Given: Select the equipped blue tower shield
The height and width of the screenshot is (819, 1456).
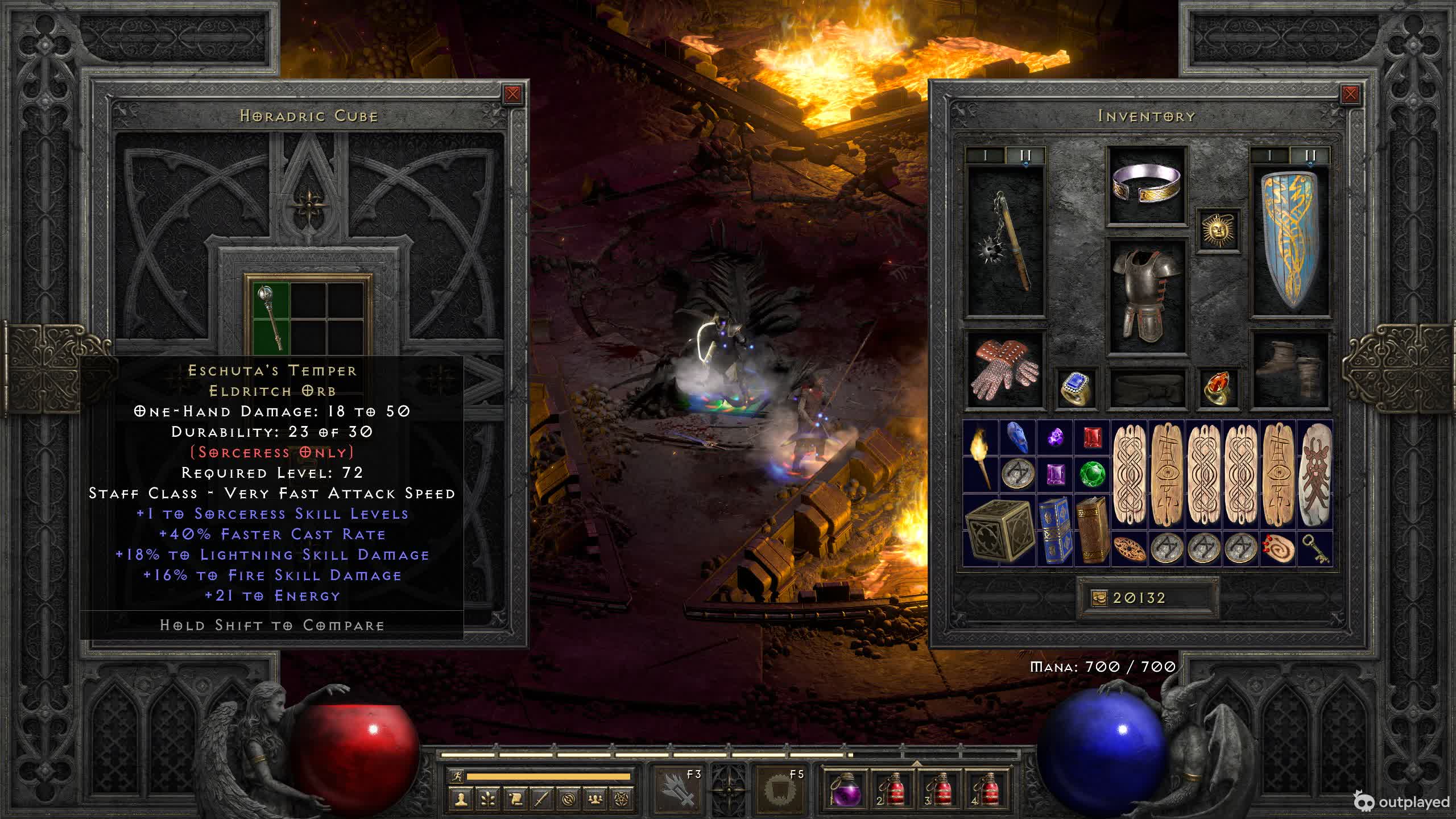Looking at the screenshot, I should [x=1290, y=241].
